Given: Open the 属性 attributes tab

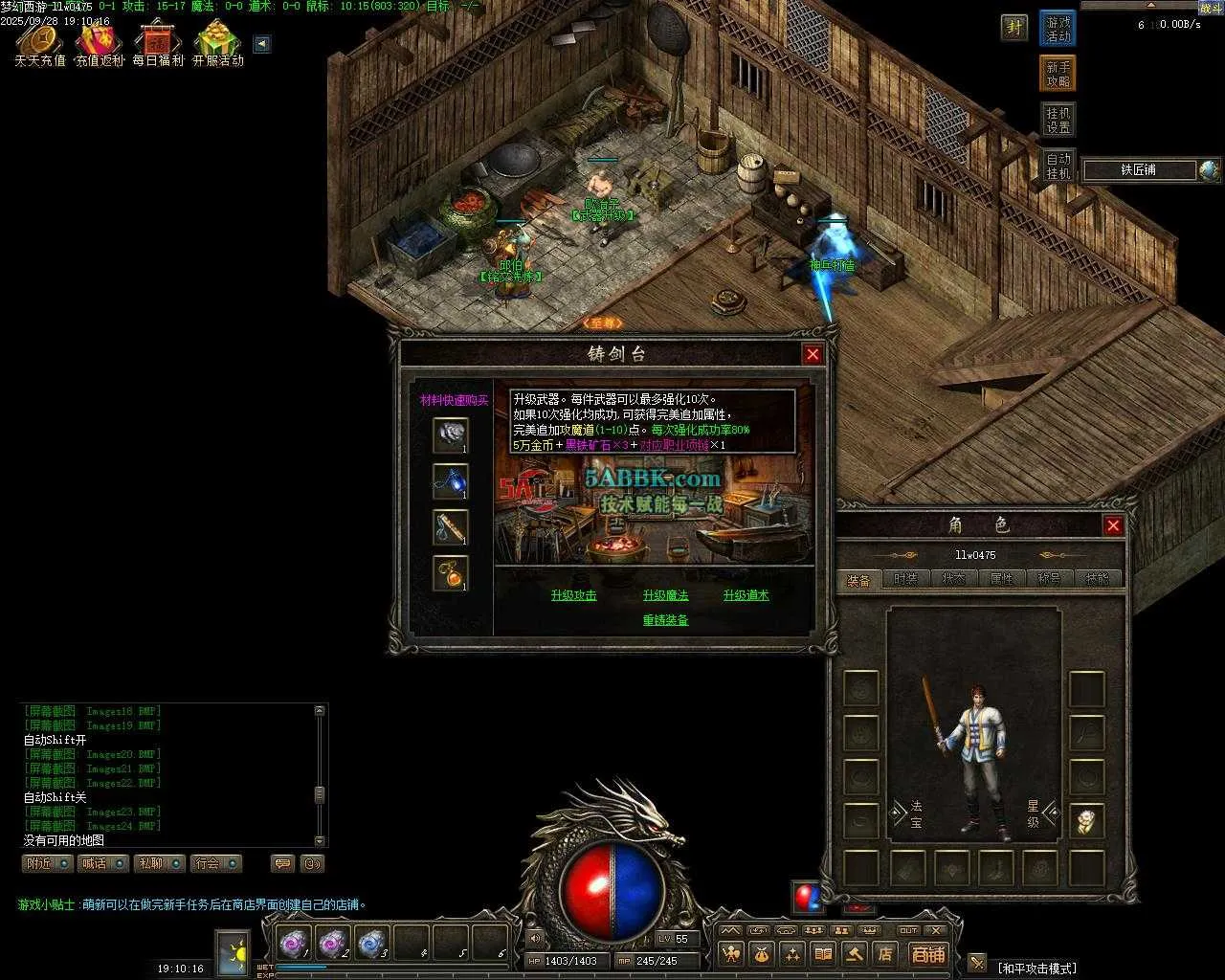Looking at the screenshot, I should tap(1001, 579).
